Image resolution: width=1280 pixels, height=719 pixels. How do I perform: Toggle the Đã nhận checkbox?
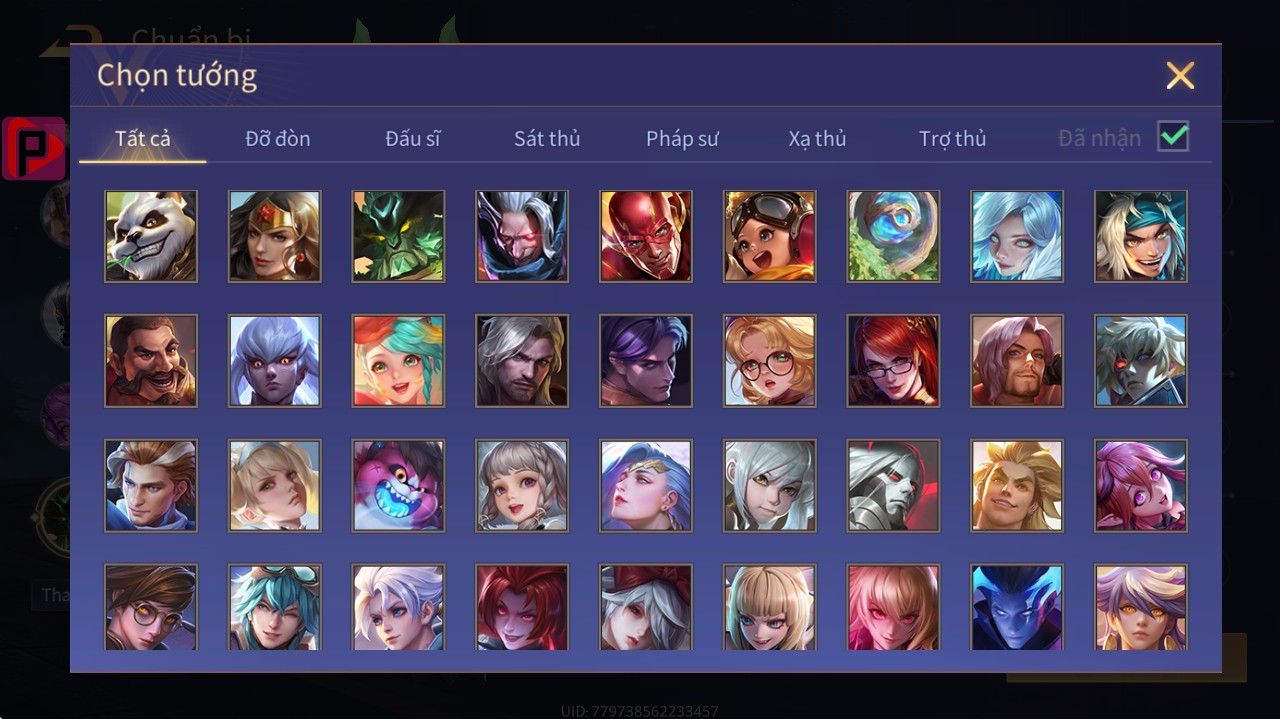[x=1173, y=137]
